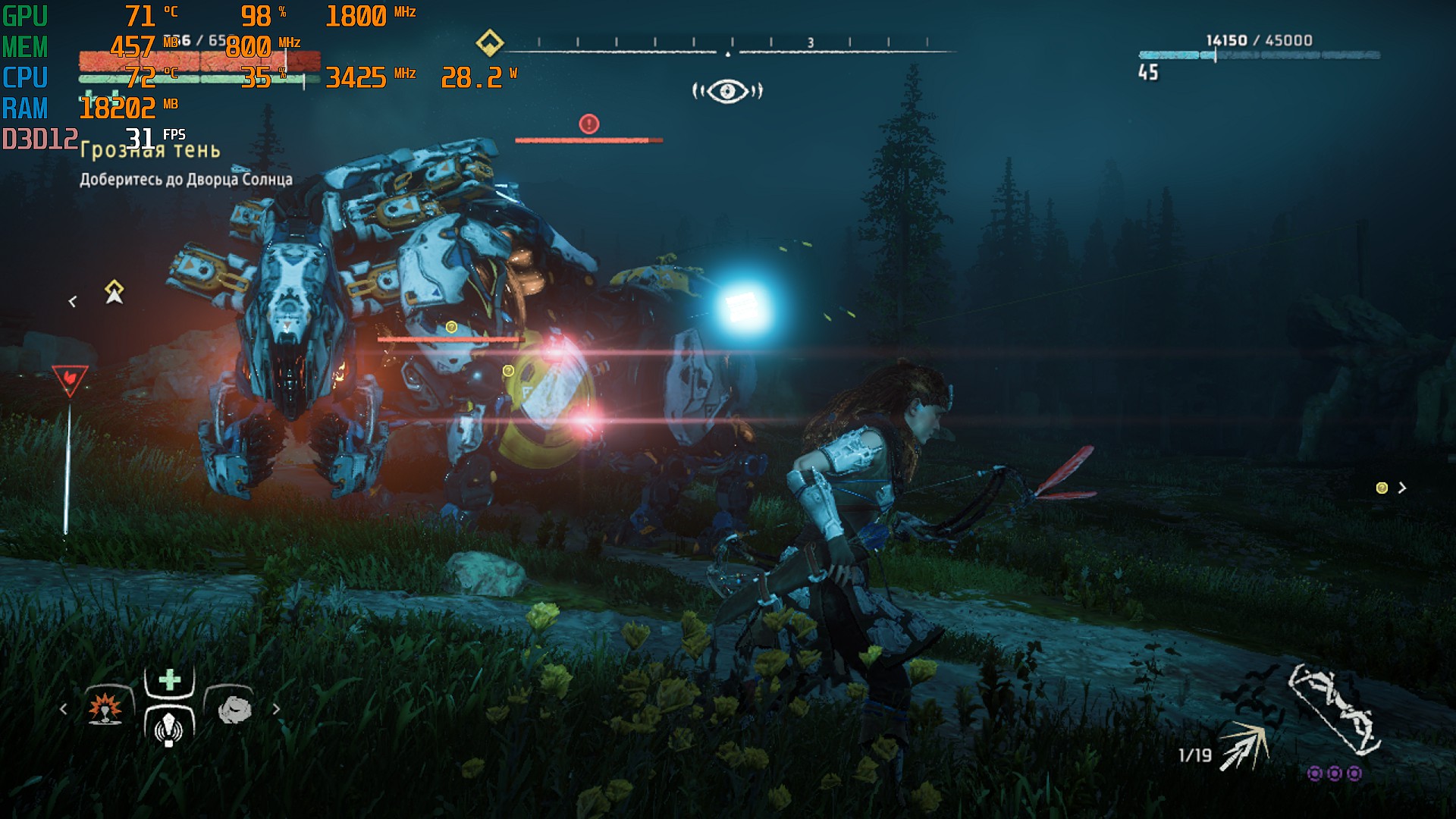Viewport: 1456px width, 819px height.
Task: Click the red triangle plant marker
Action: point(70,378)
